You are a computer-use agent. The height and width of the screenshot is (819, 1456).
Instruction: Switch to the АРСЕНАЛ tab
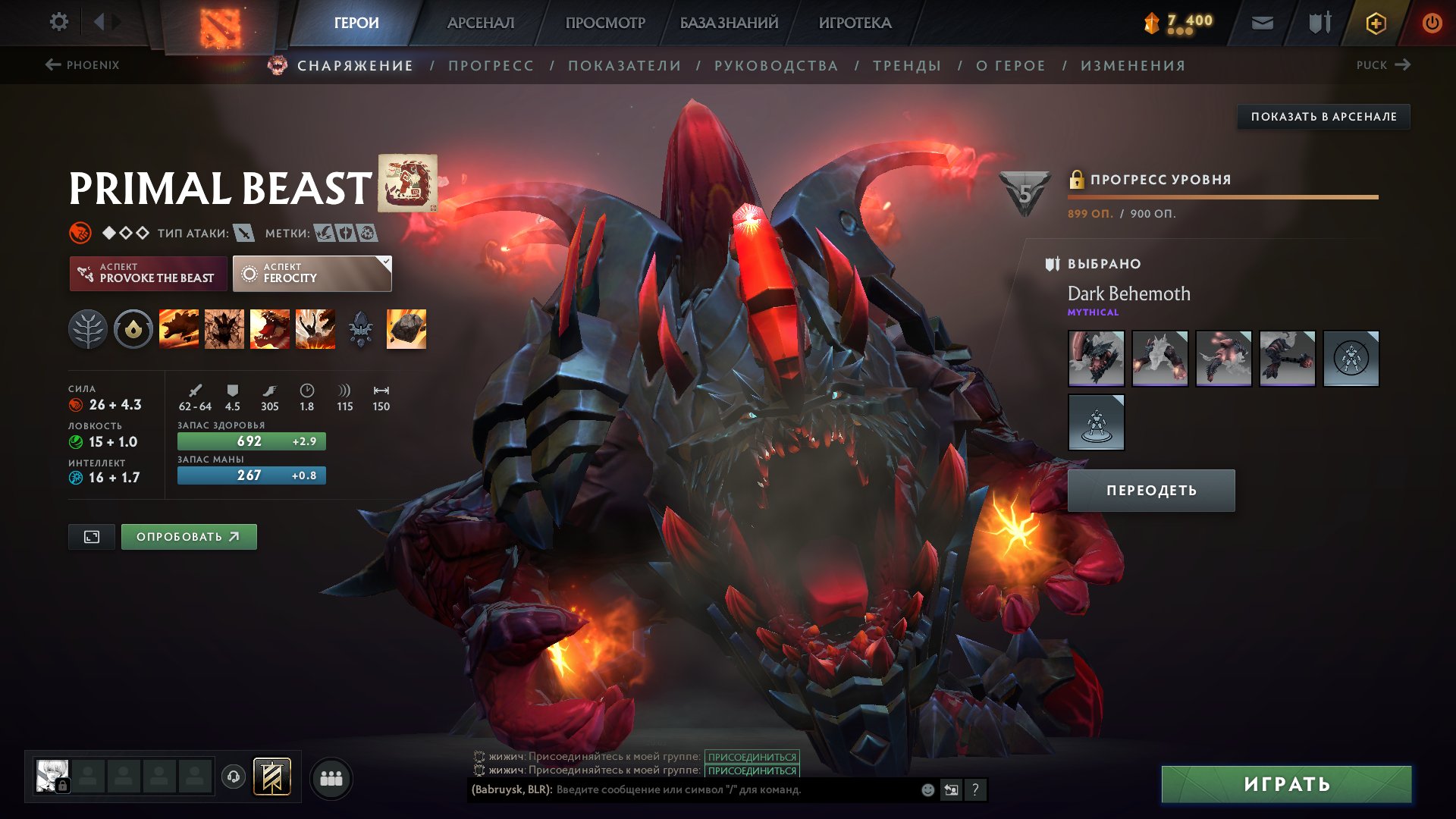tap(479, 22)
